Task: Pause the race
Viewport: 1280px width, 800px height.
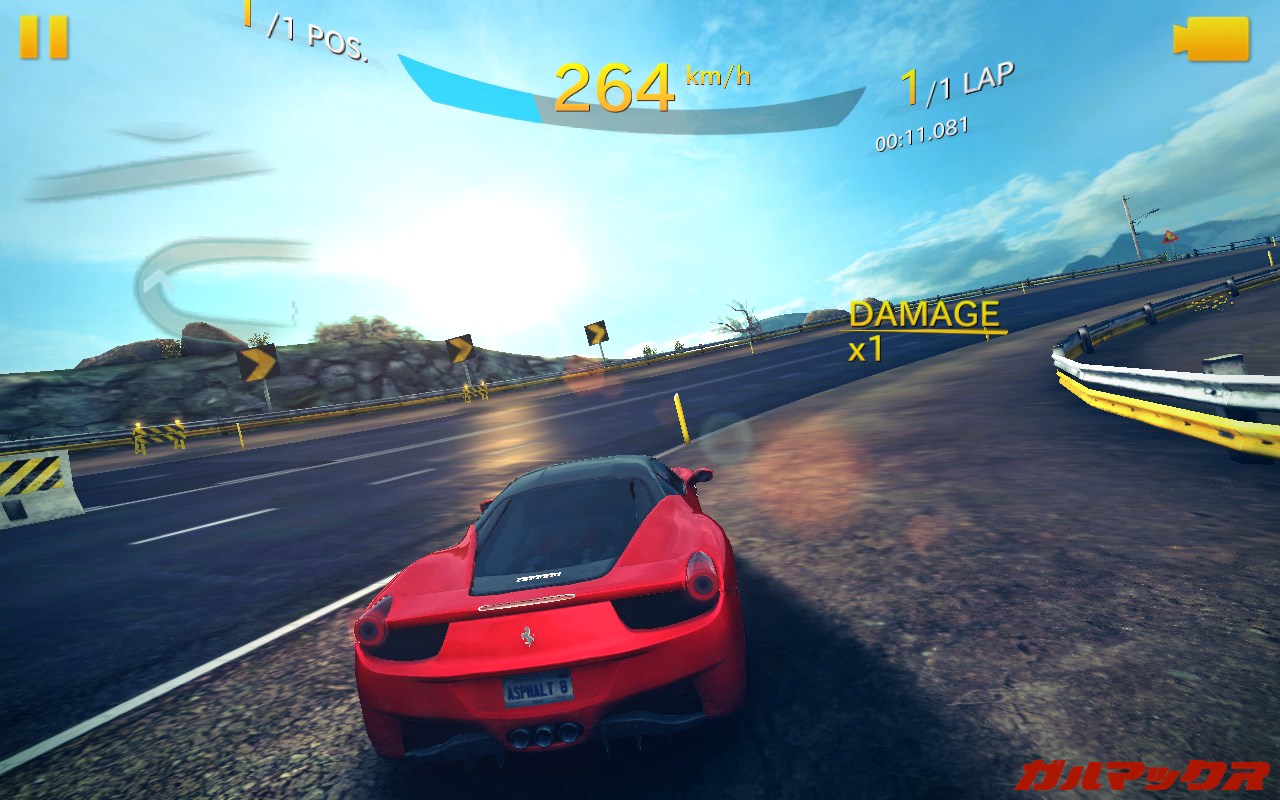Action: pos(44,37)
